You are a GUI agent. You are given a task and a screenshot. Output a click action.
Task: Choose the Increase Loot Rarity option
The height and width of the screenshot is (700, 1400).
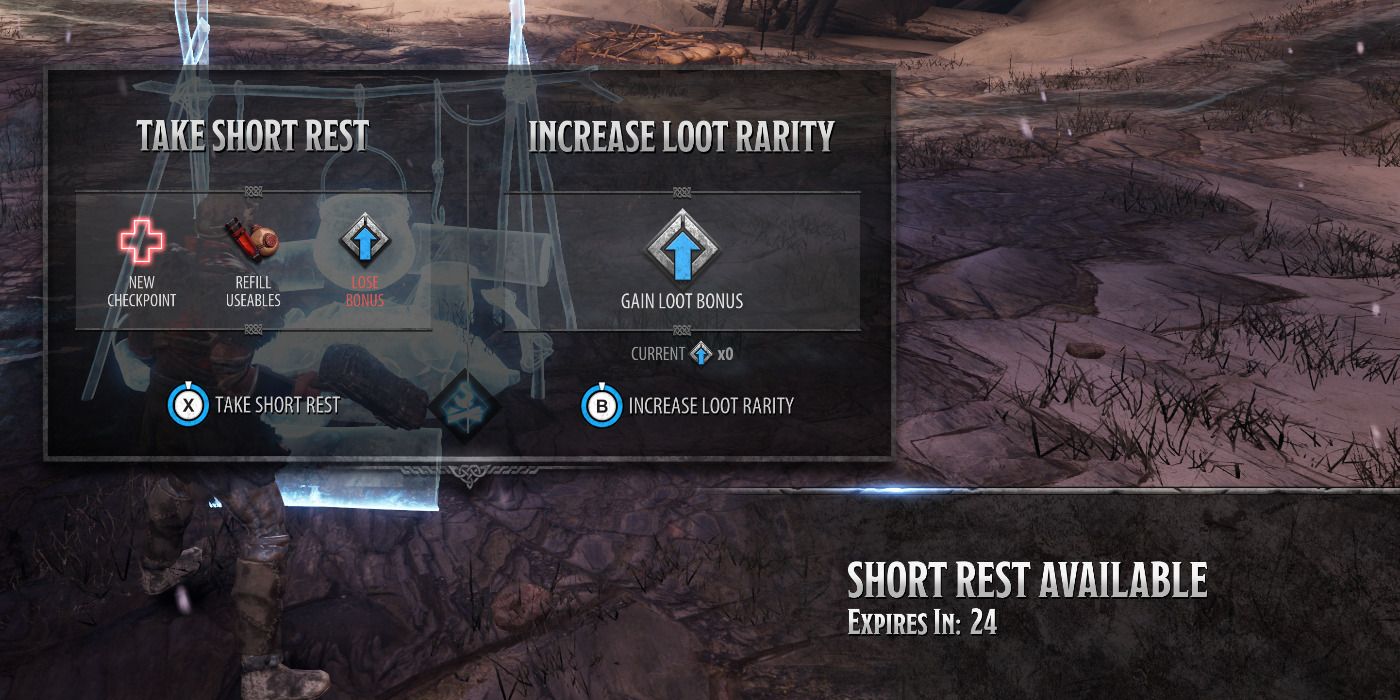pyautogui.click(x=688, y=406)
